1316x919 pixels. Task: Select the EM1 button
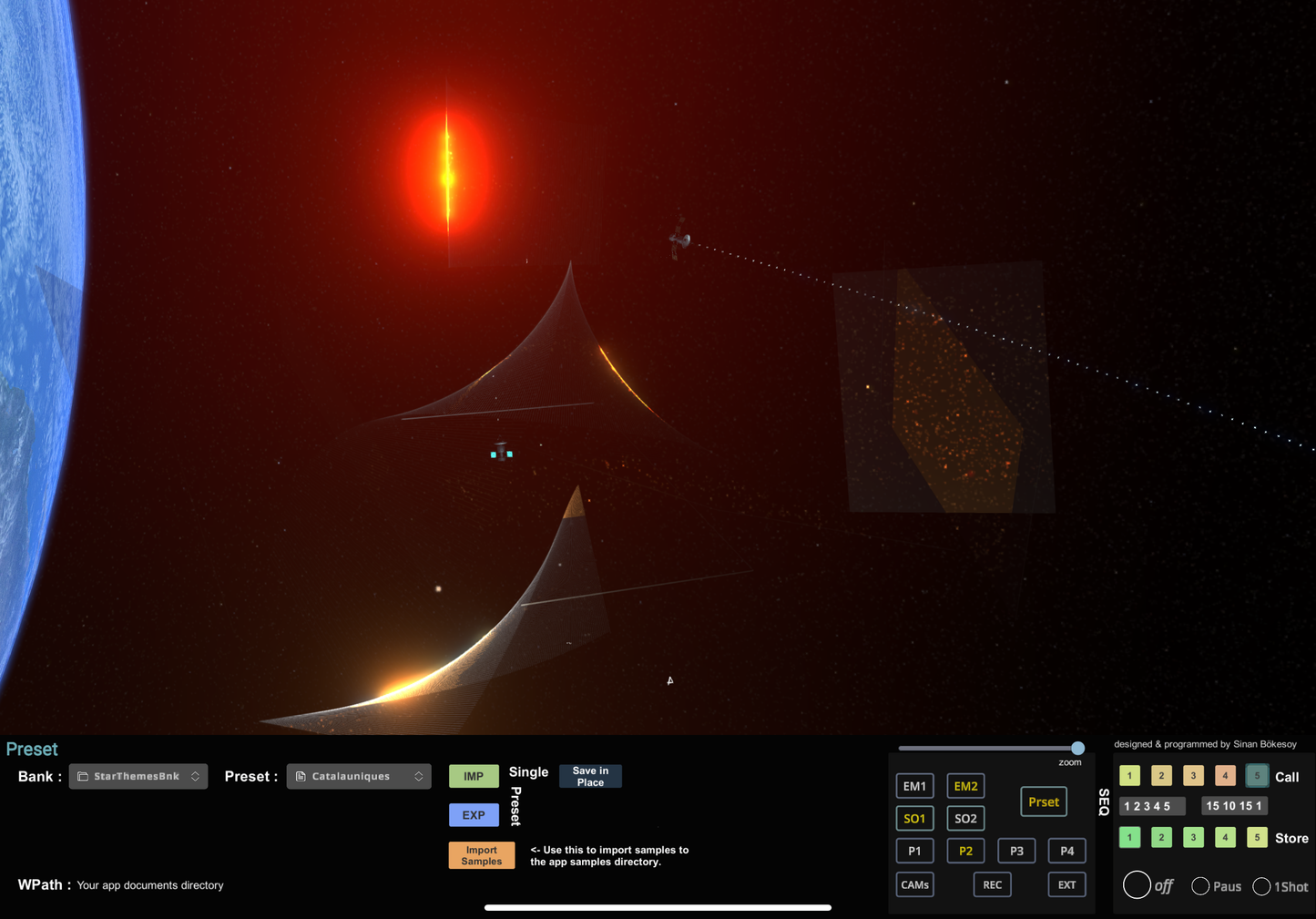point(914,786)
